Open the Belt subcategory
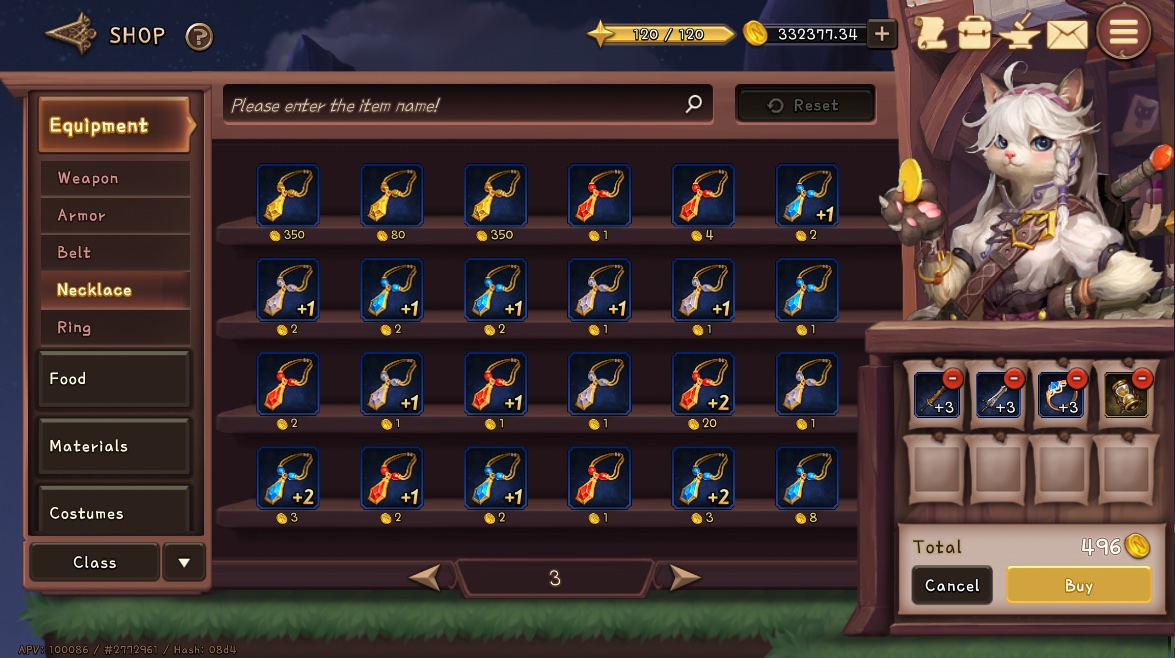This screenshot has height=658, width=1175. [115, 252]
